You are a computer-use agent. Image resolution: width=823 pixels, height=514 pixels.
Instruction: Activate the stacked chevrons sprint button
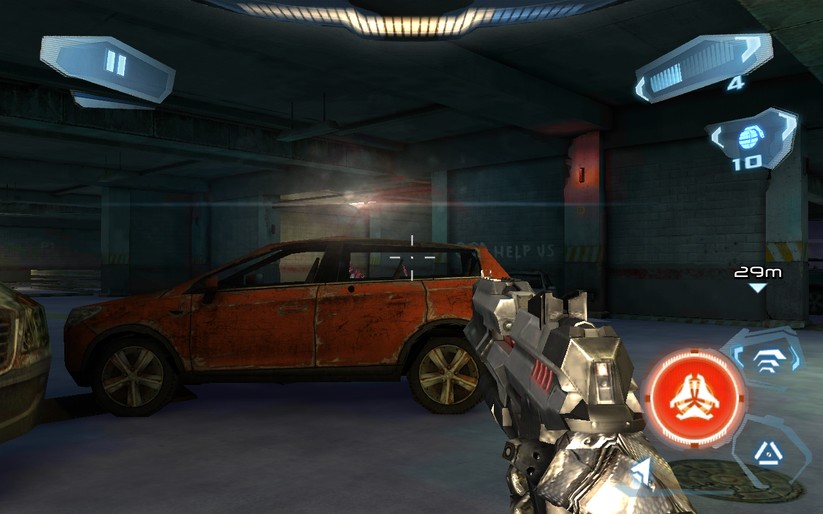pos(767,359)
